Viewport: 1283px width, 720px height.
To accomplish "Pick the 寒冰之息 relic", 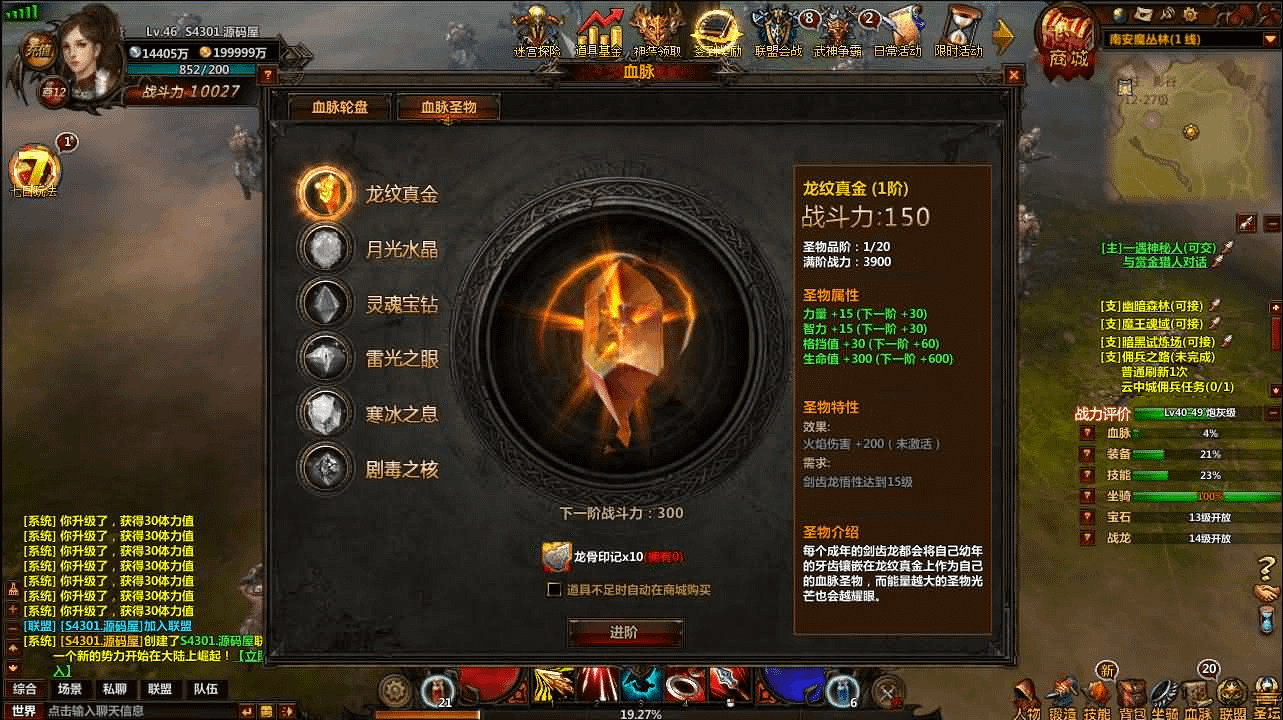I will click(x=327, y=413).
